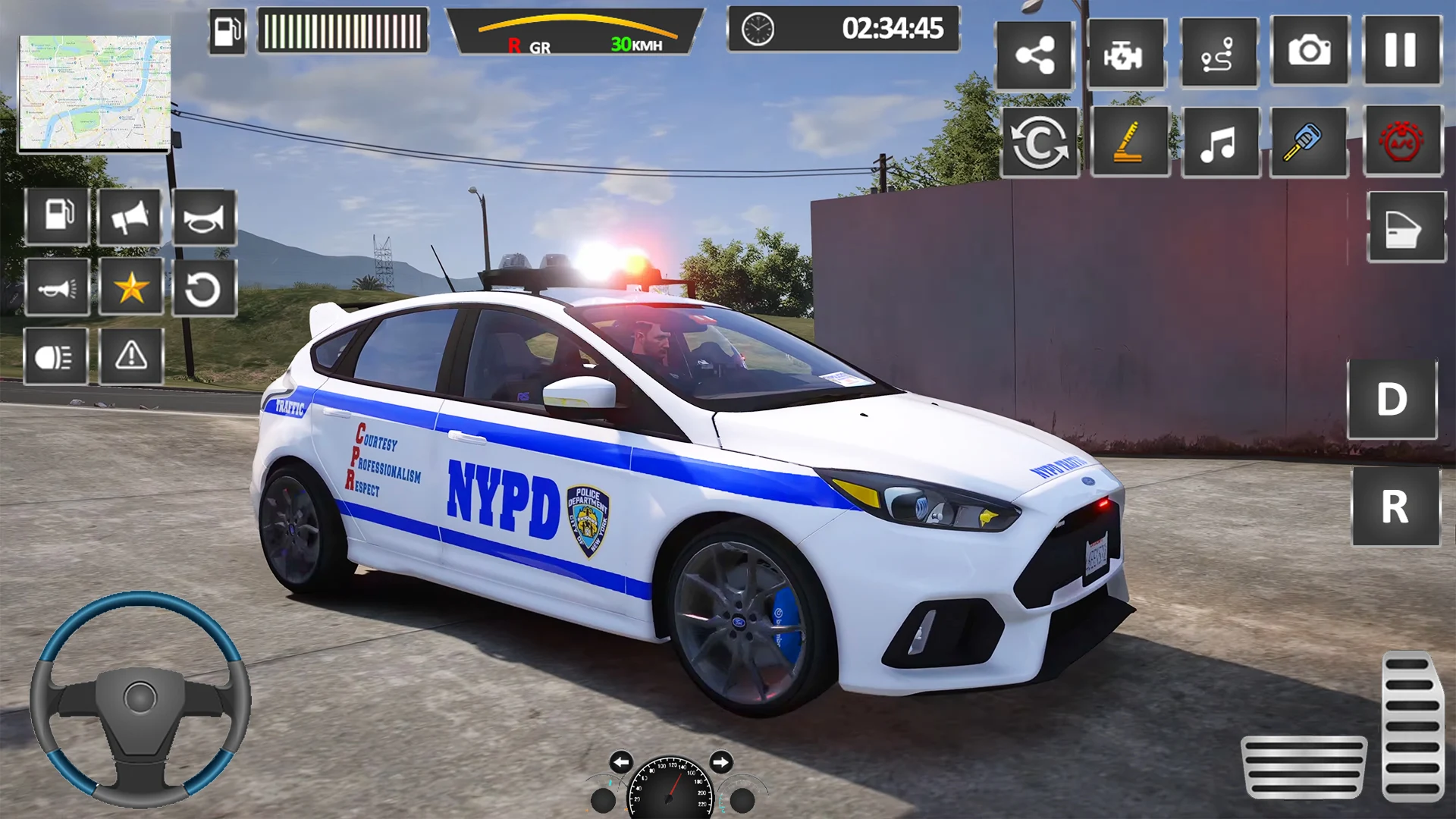Shift into Reverse with the R button
This screenshot has width=1456, height=819.
click(1395, 506)
